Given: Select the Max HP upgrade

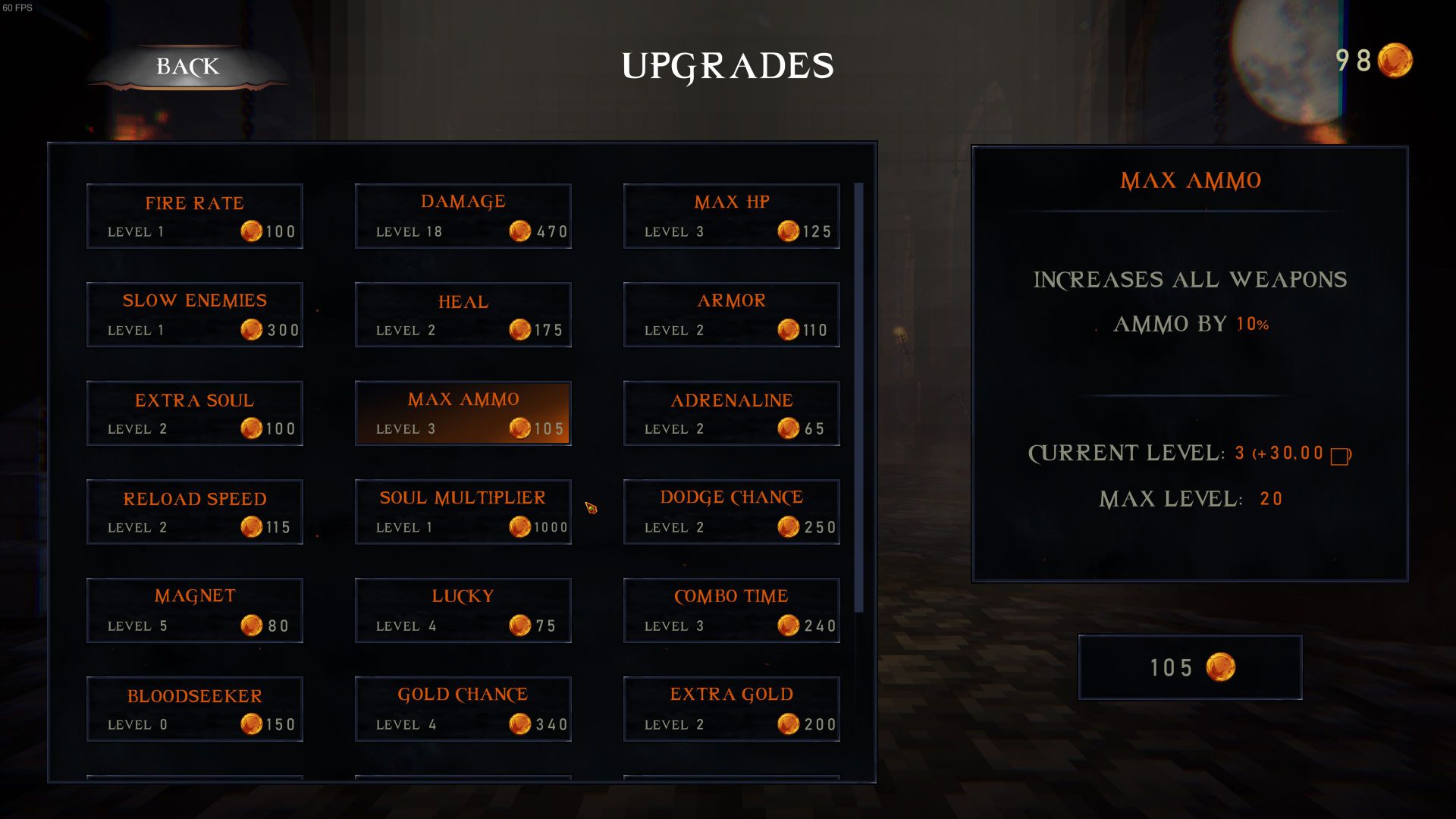Looking at the screenshot, I should (x=732, y=216).
